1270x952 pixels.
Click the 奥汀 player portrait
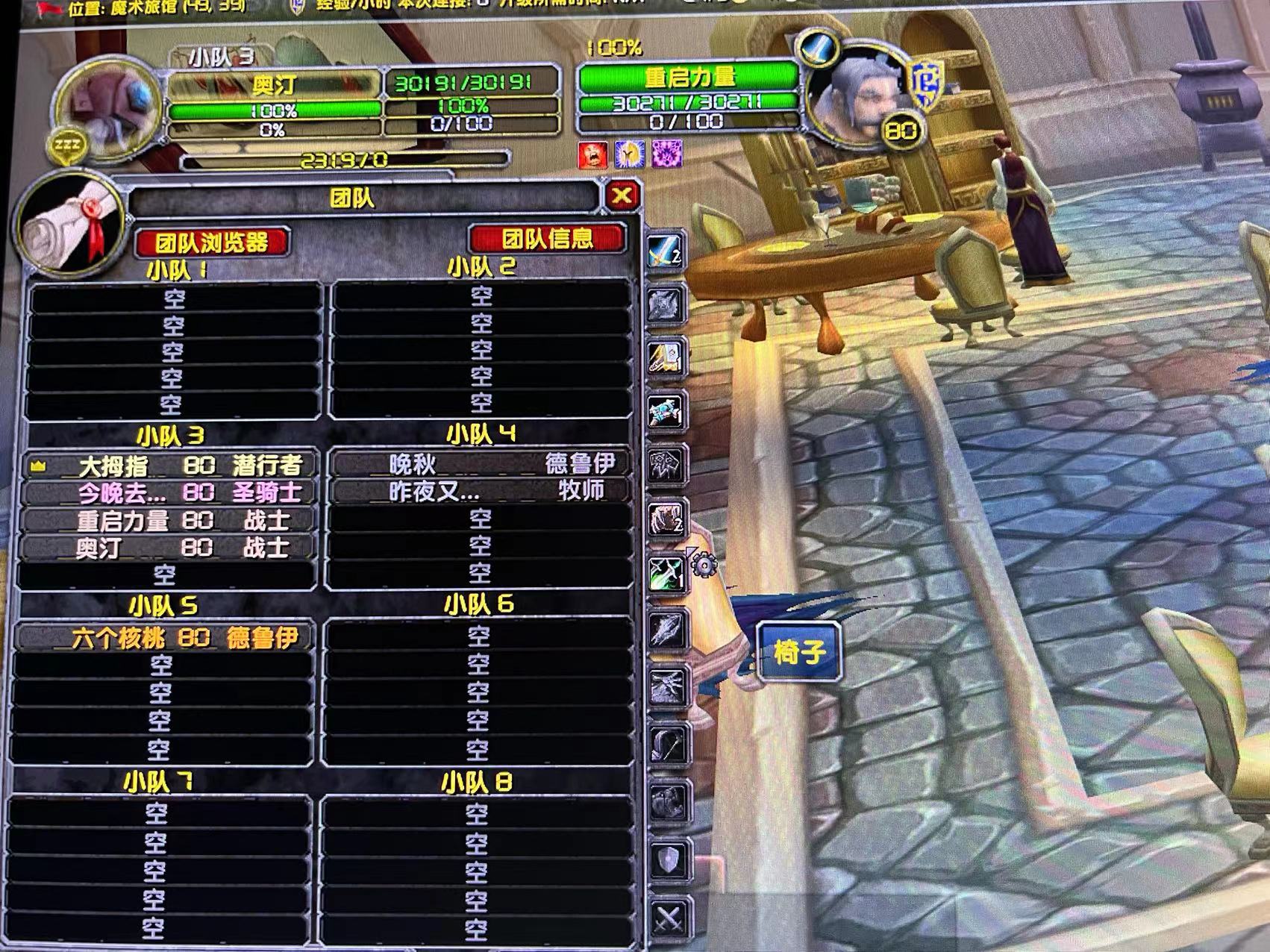click(x=110, y=104)
